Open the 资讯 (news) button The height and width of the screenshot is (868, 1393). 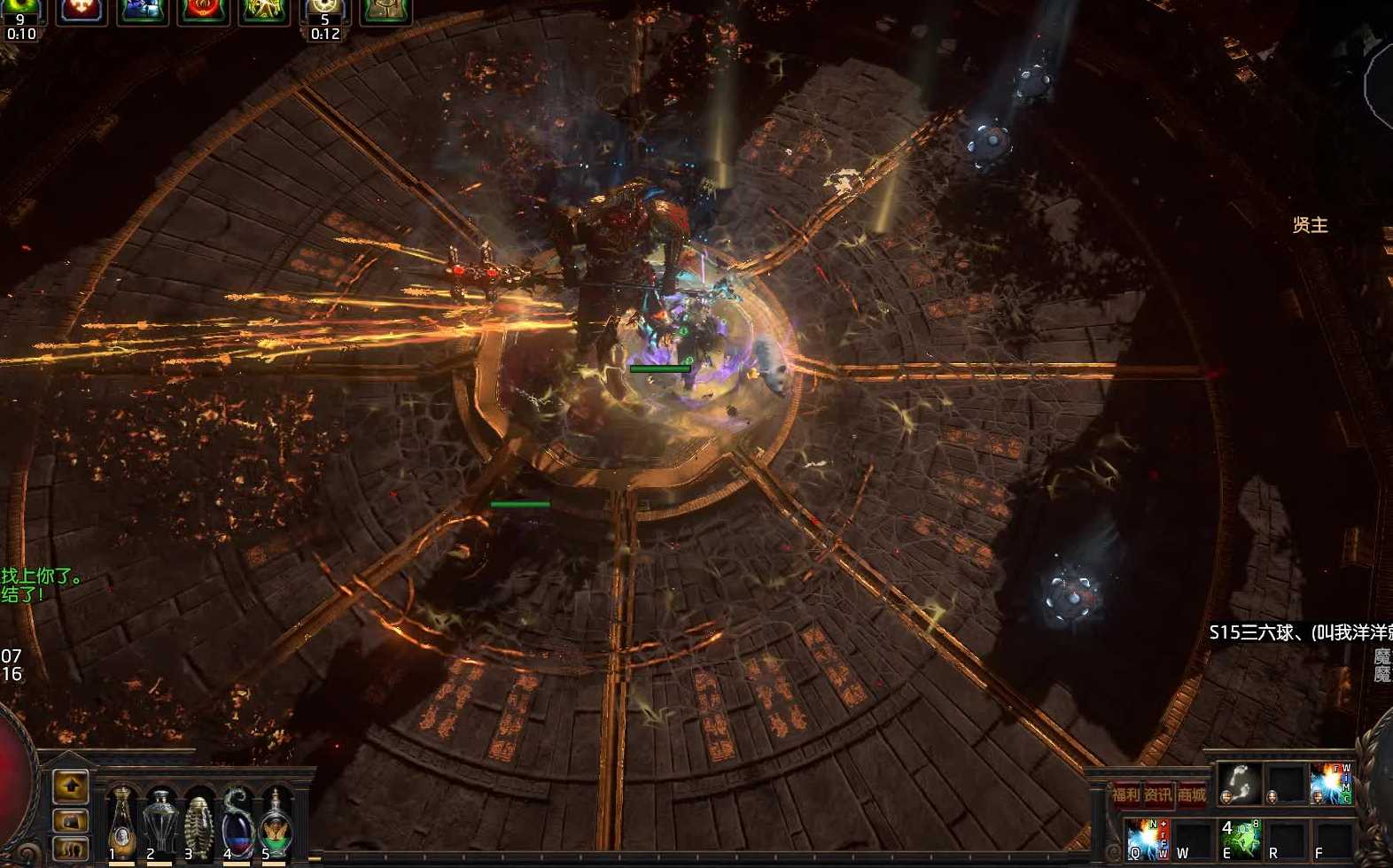pos(1158,794)
